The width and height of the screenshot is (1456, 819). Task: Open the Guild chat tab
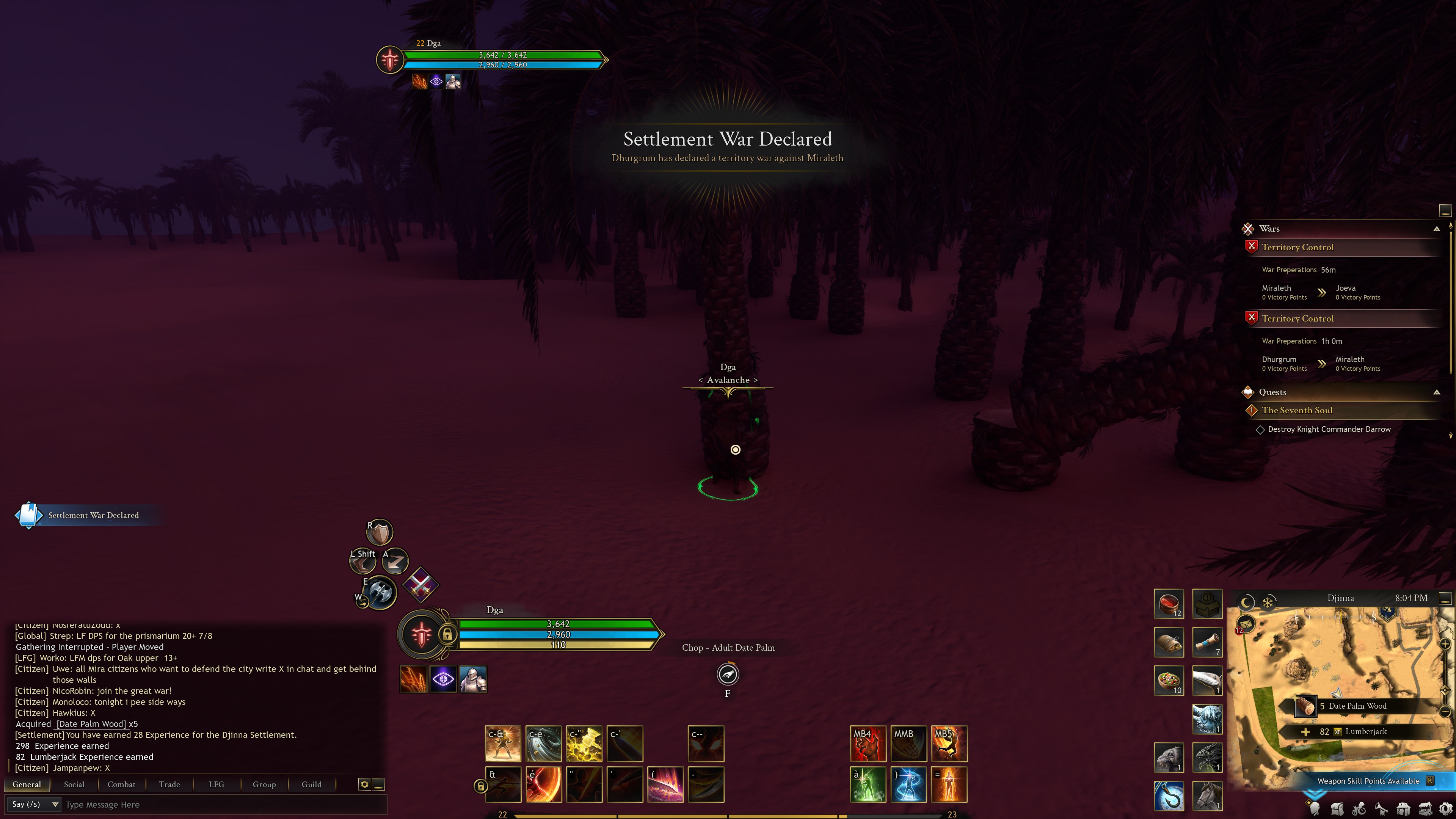(x=311, y=784)
